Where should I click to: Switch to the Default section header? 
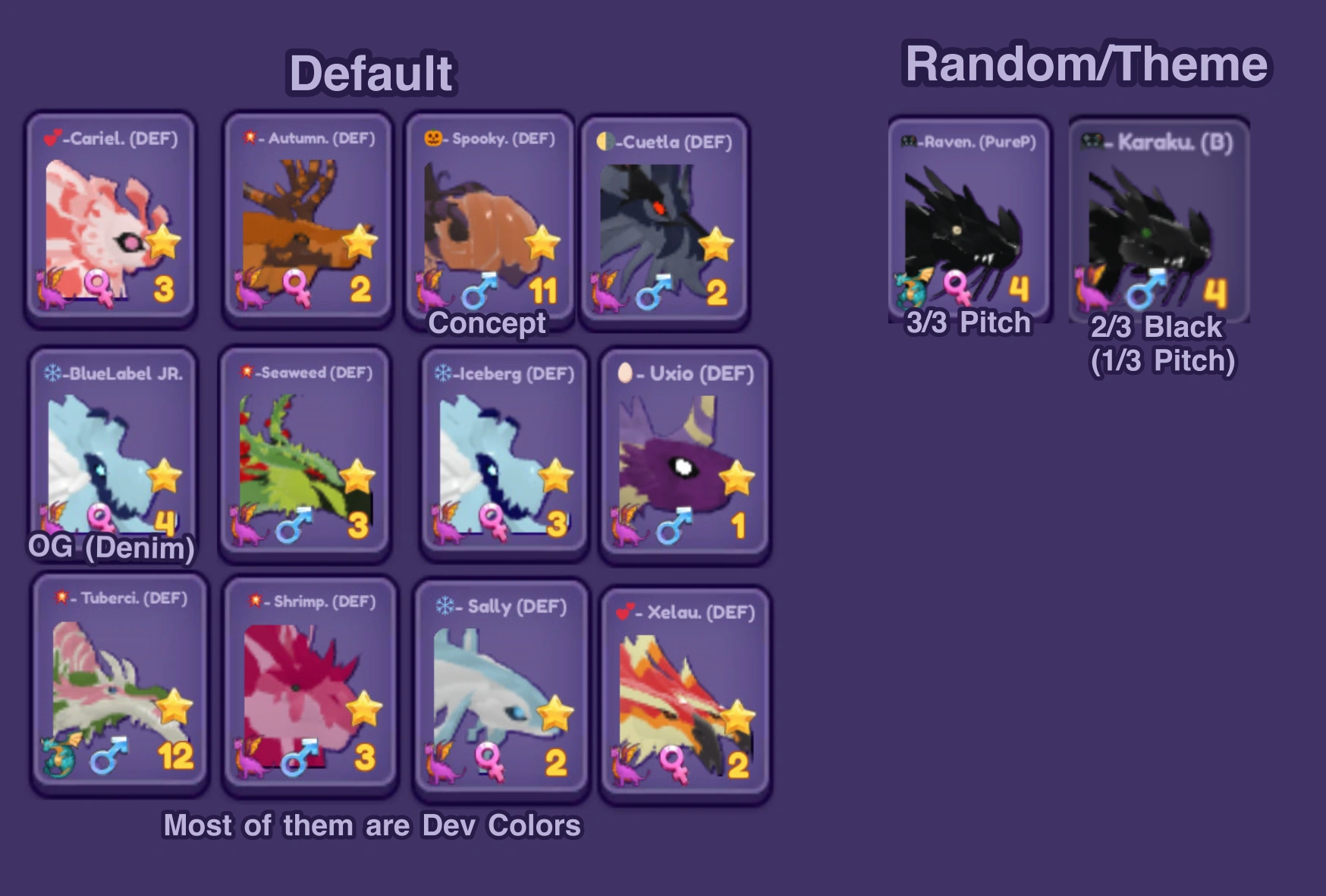(x=372, y=73)
